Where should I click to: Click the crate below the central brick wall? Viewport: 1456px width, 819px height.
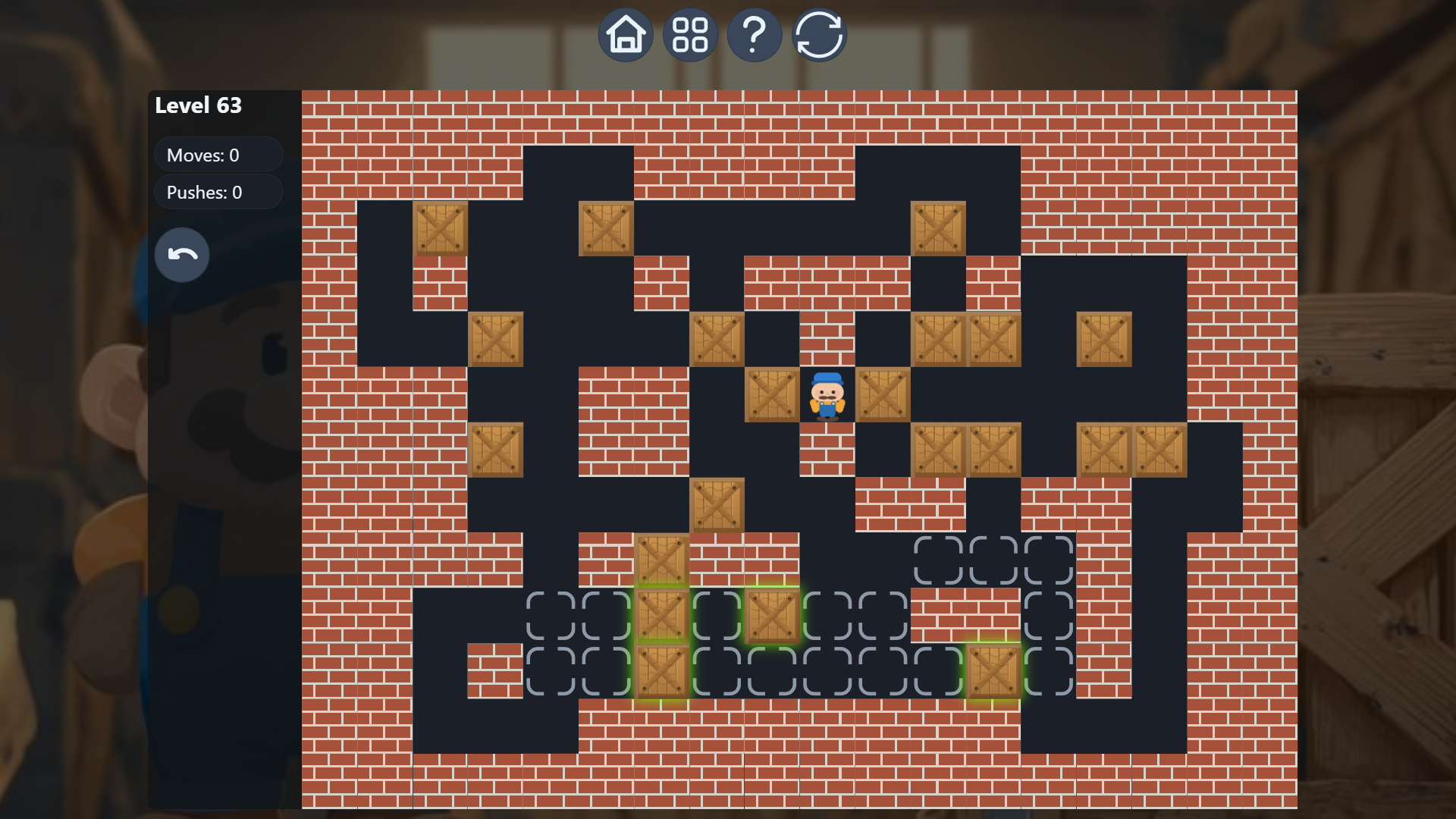coord(717,504)
